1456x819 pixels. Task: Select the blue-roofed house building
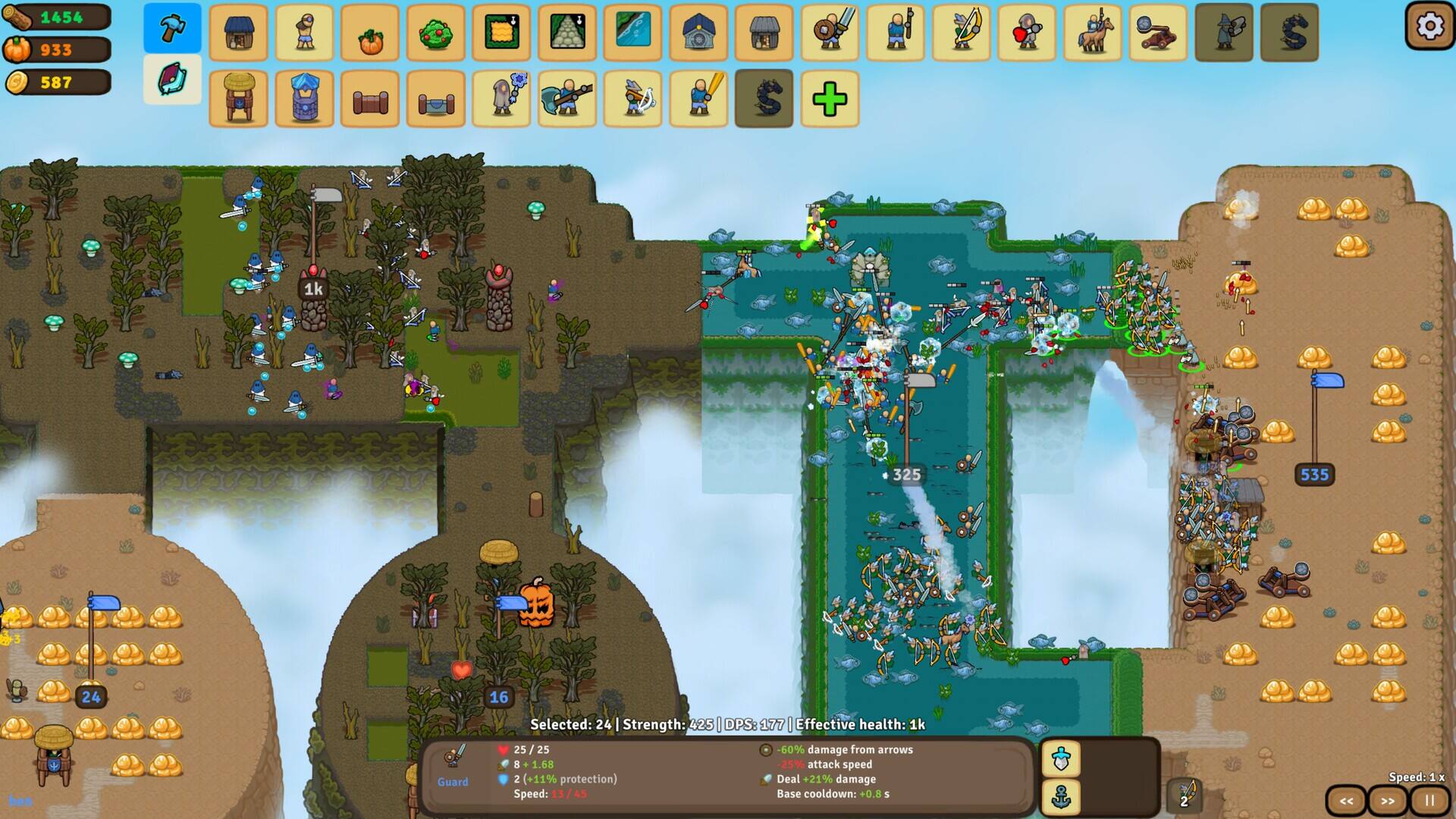click(x=238, y=33)
